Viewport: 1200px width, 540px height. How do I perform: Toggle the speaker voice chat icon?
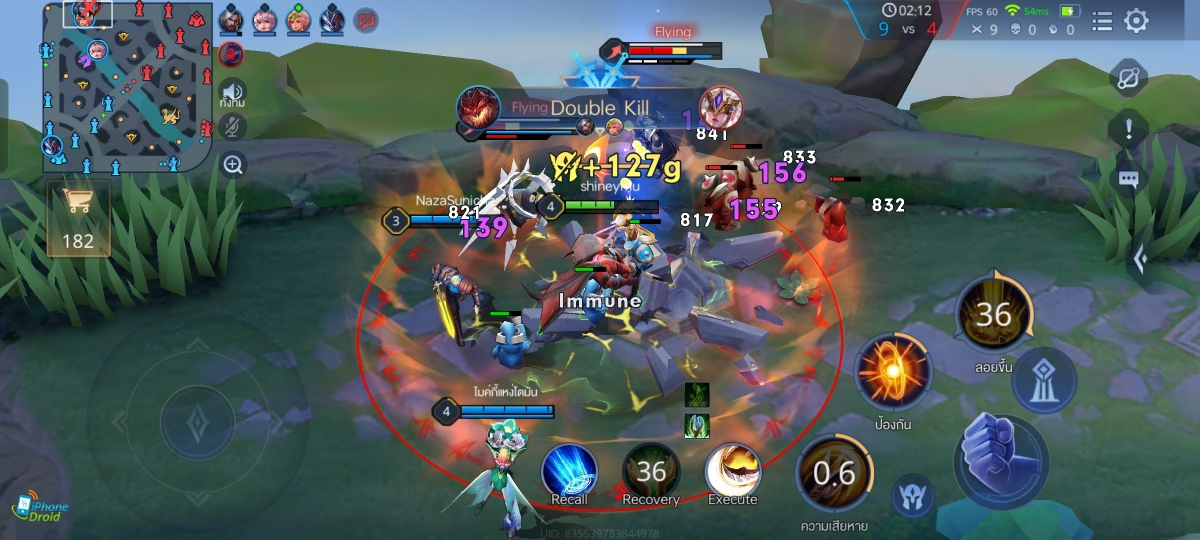(x=233, y=92)
